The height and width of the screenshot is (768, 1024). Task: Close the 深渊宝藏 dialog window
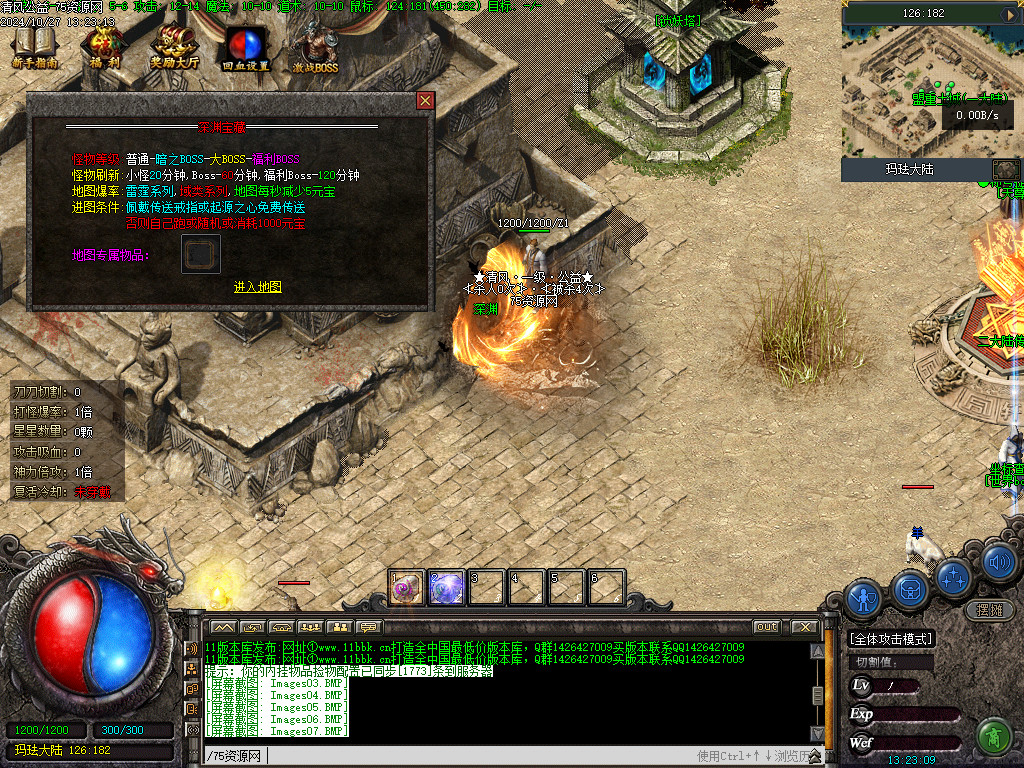(x=425, y=101)
